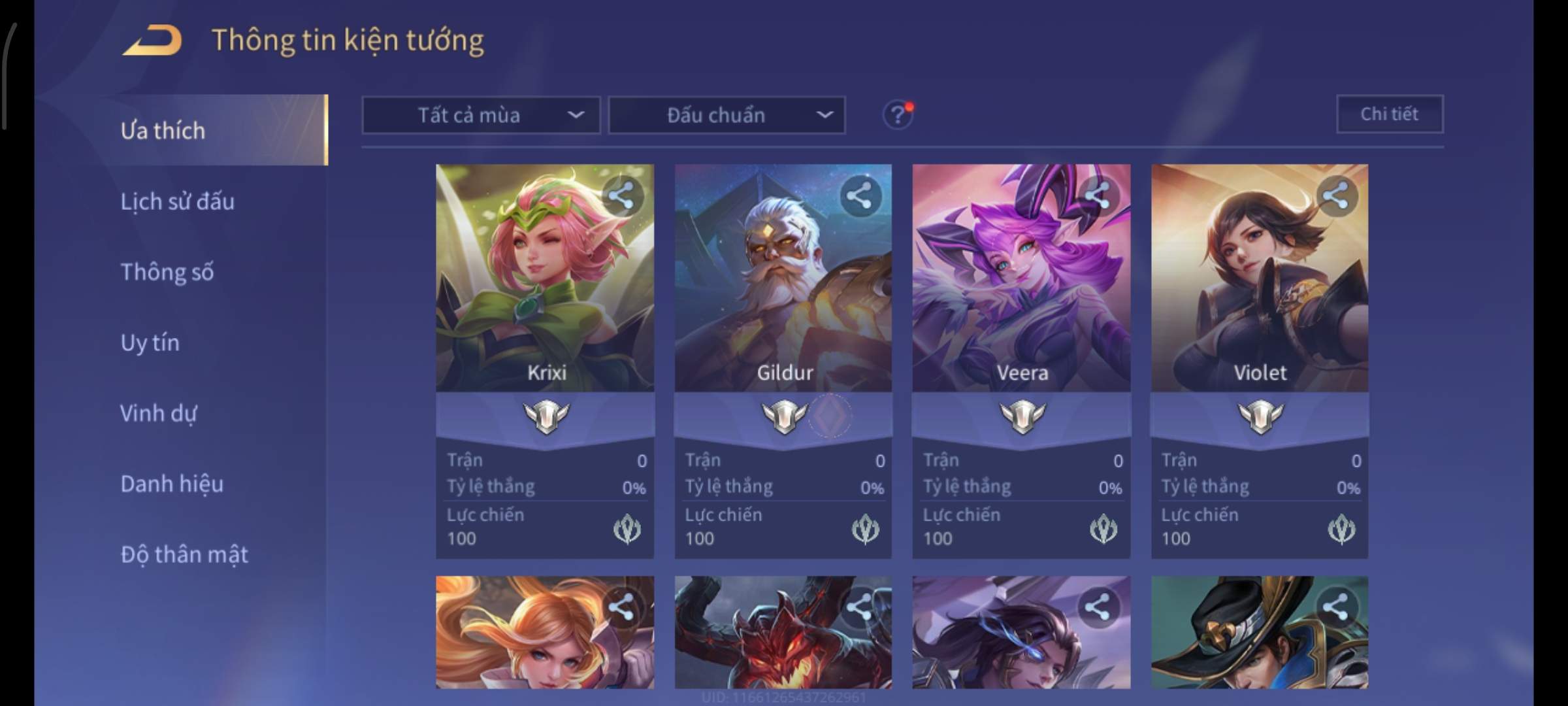
Task: Open the Chi tiết details button
Action: (1390, 114)
